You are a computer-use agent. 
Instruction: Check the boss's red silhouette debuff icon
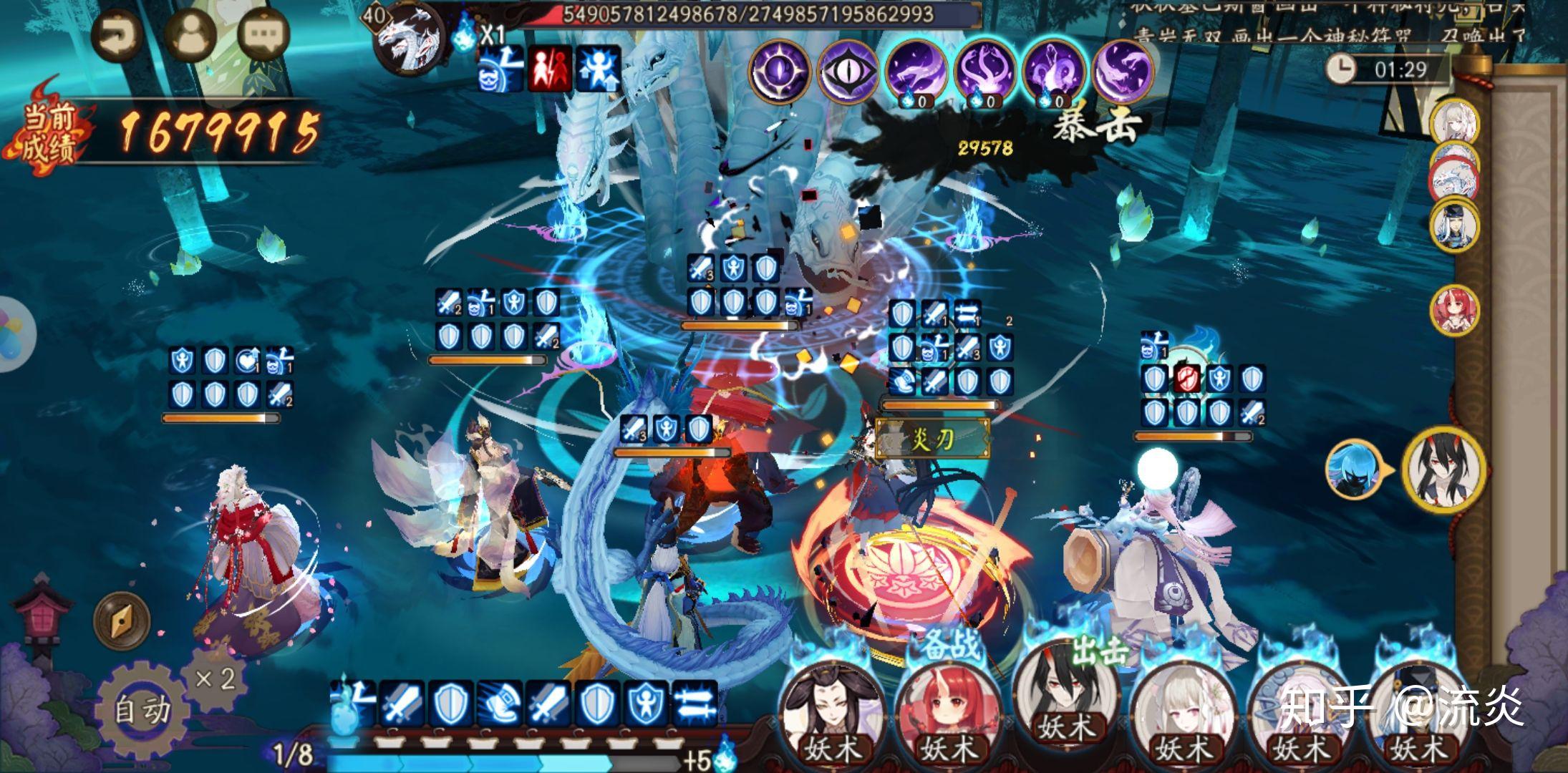(x=550, y=69)
